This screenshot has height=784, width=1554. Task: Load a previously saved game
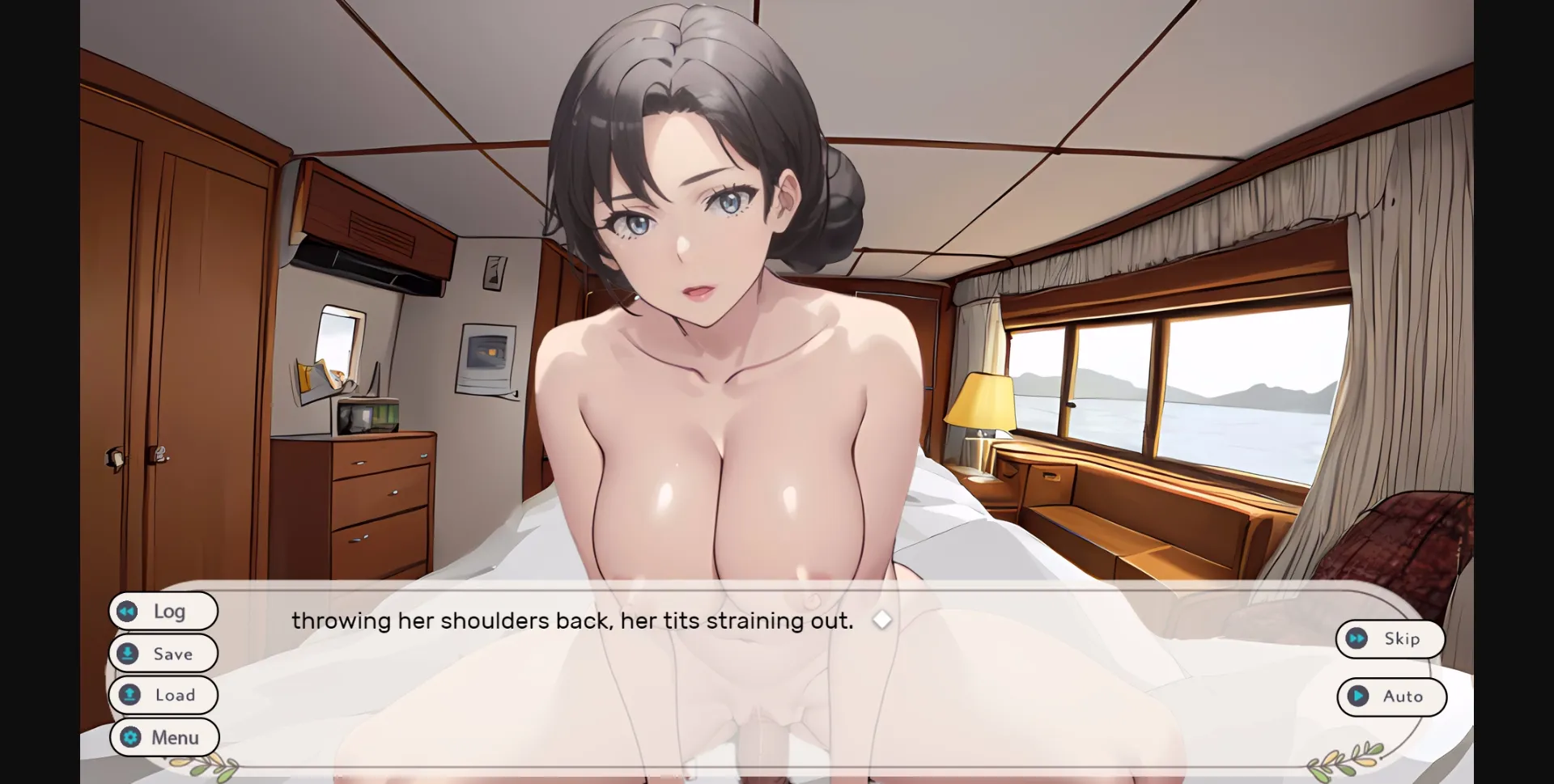click(163, 695)
